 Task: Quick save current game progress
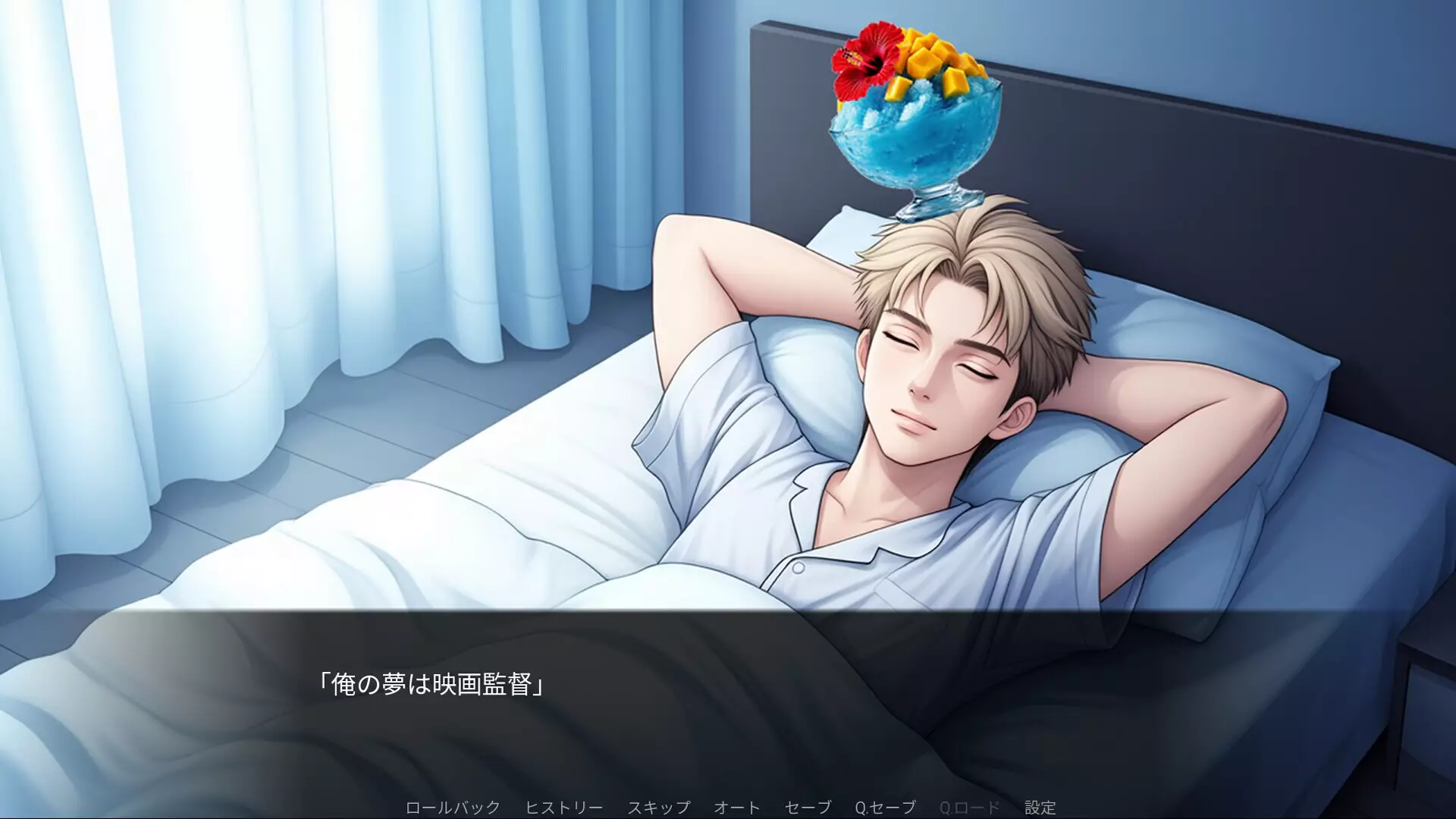(884, 807)
